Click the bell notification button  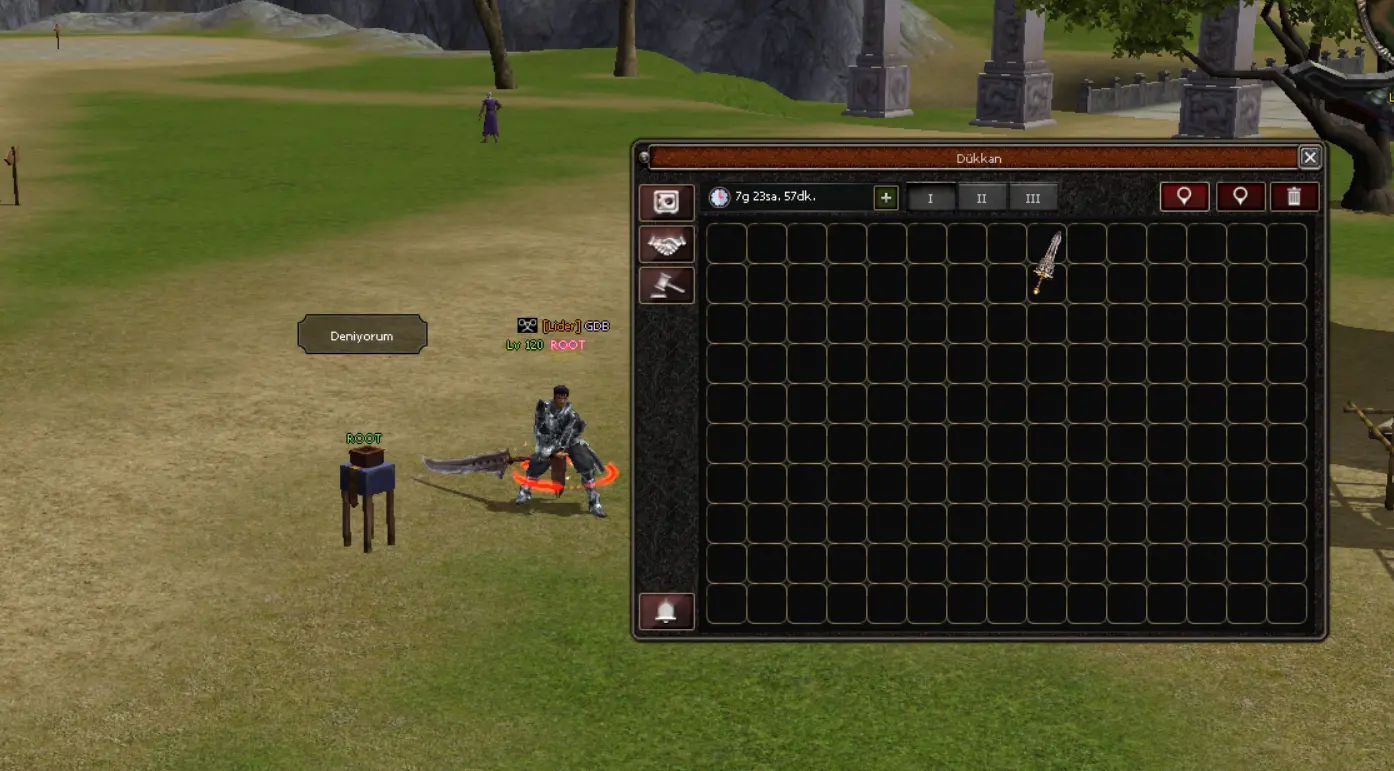[666, 611]
